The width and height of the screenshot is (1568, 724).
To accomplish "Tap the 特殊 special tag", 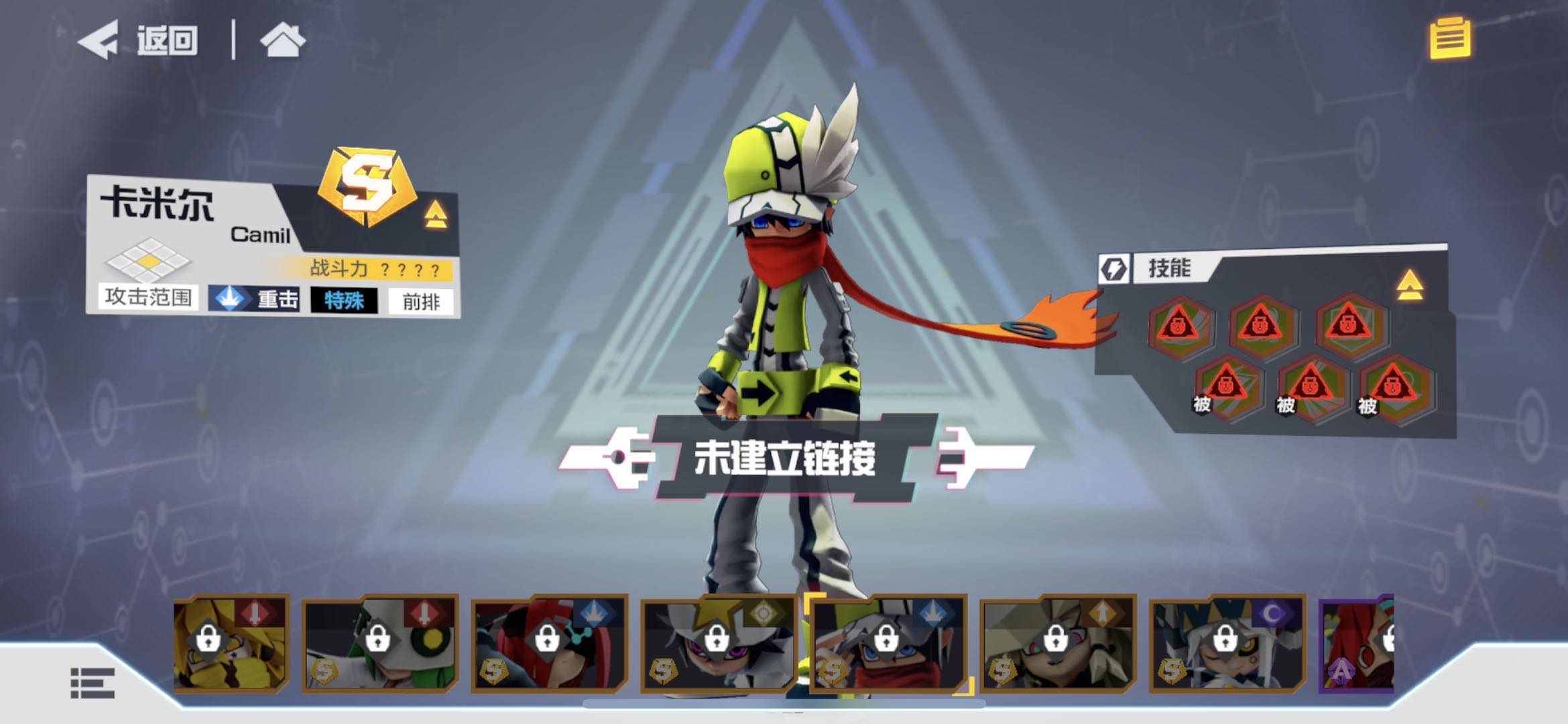I will [344, 300].
